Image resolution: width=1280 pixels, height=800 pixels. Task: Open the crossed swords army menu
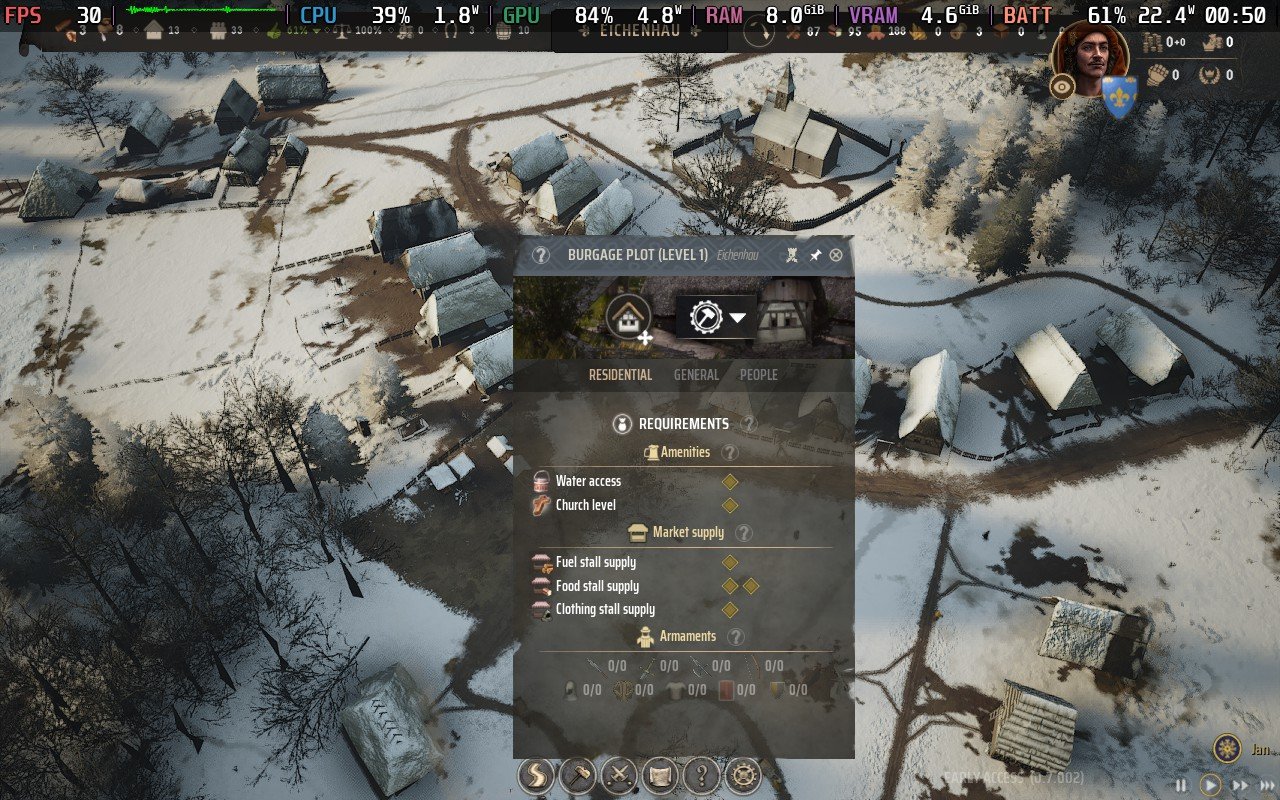pyautogui.click(x=619, y=775)
